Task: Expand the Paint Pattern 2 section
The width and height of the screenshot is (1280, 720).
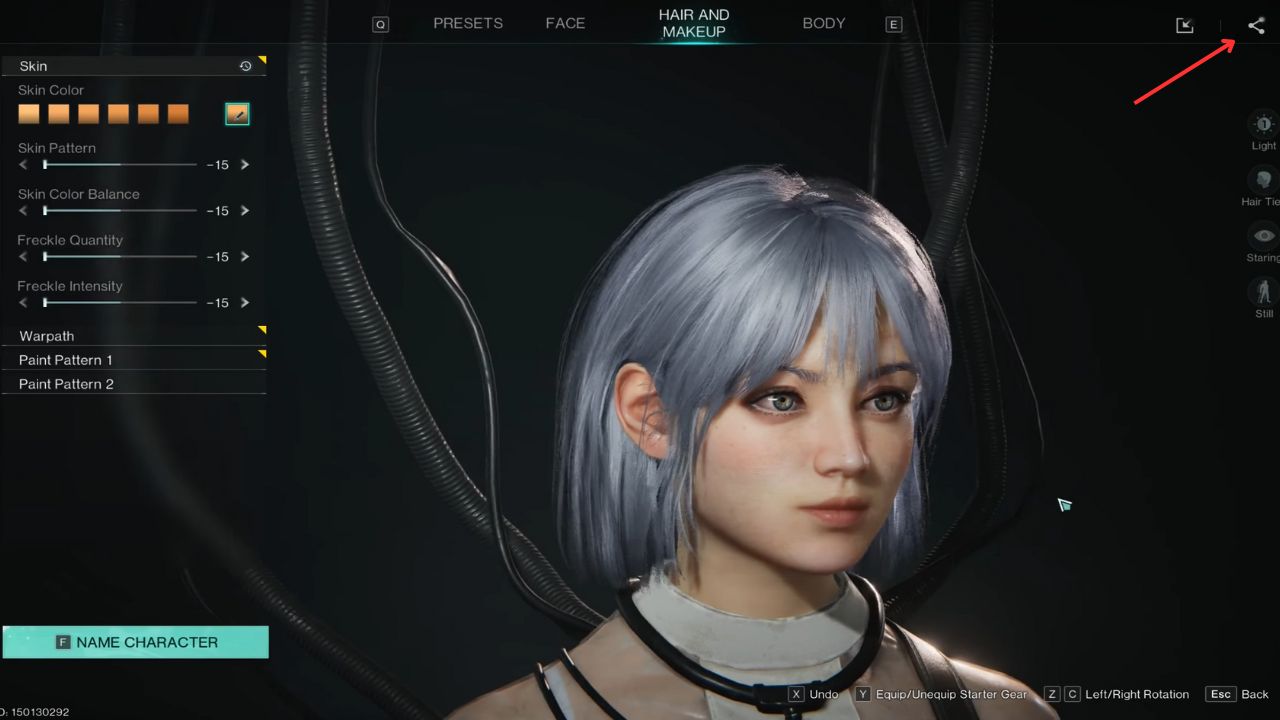Action: pos(133,384)
